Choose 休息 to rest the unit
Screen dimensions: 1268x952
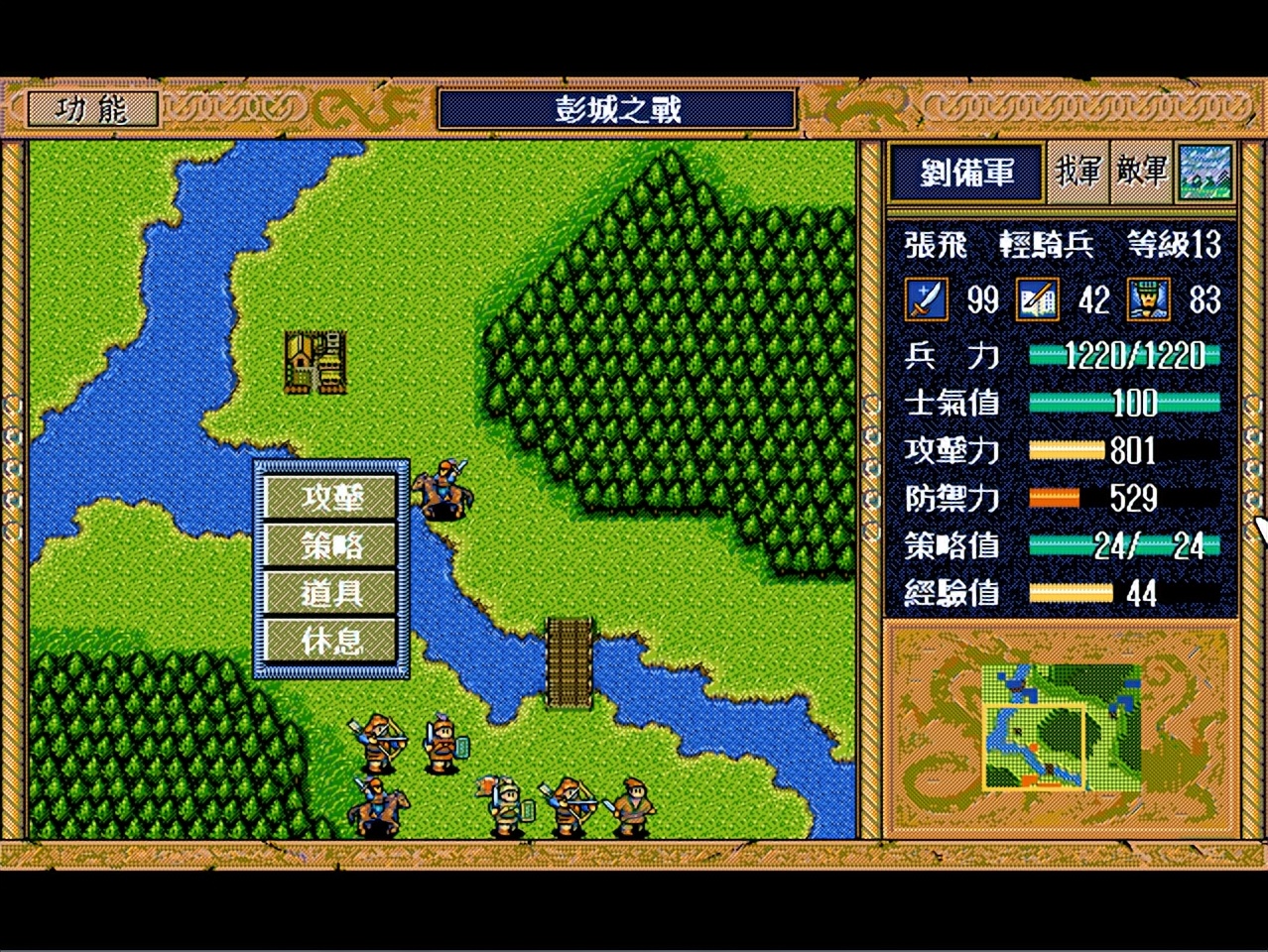(332, 641)
